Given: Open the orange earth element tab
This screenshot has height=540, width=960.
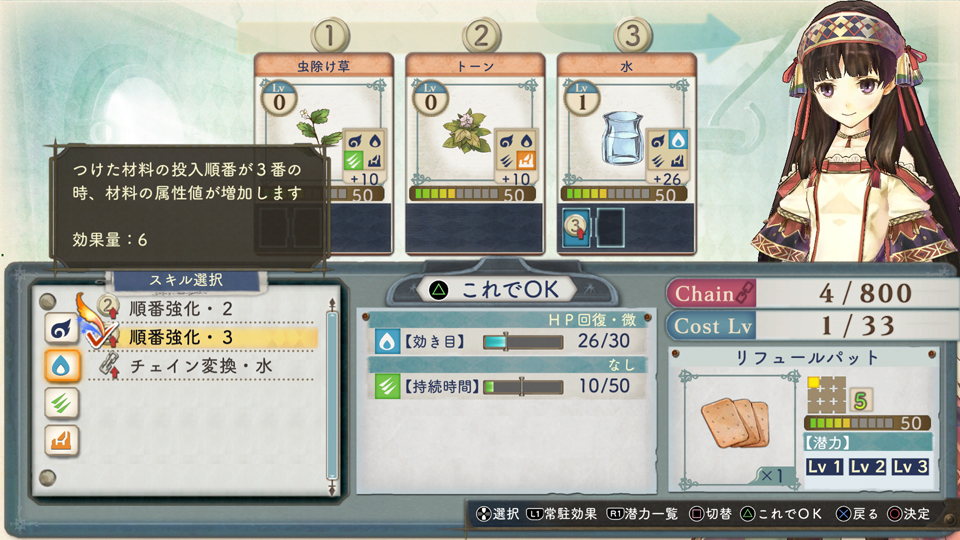Looking at the screenshot, I should click(x=62, y=439).
